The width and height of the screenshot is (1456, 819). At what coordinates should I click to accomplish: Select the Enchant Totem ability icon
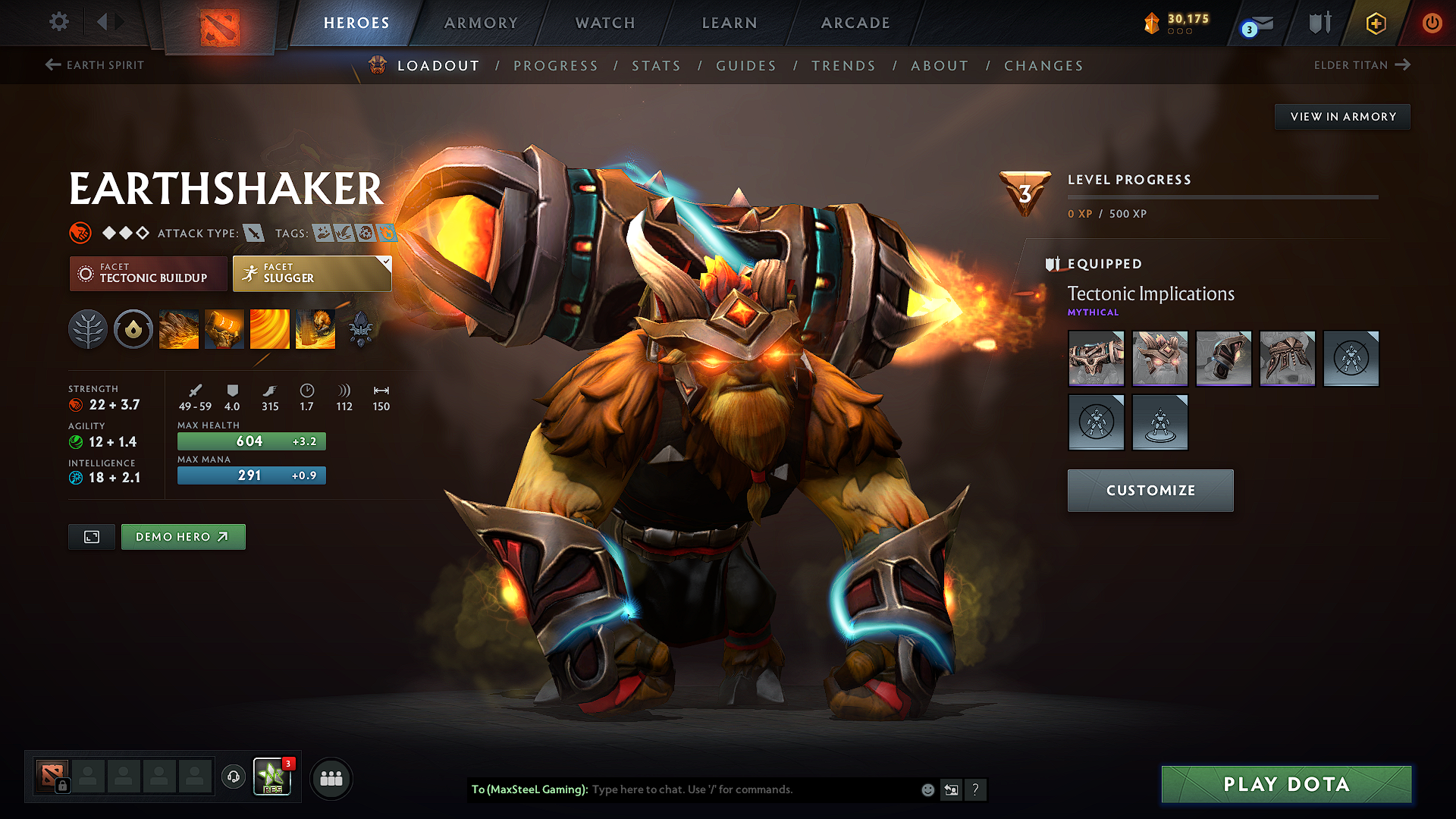224,328
